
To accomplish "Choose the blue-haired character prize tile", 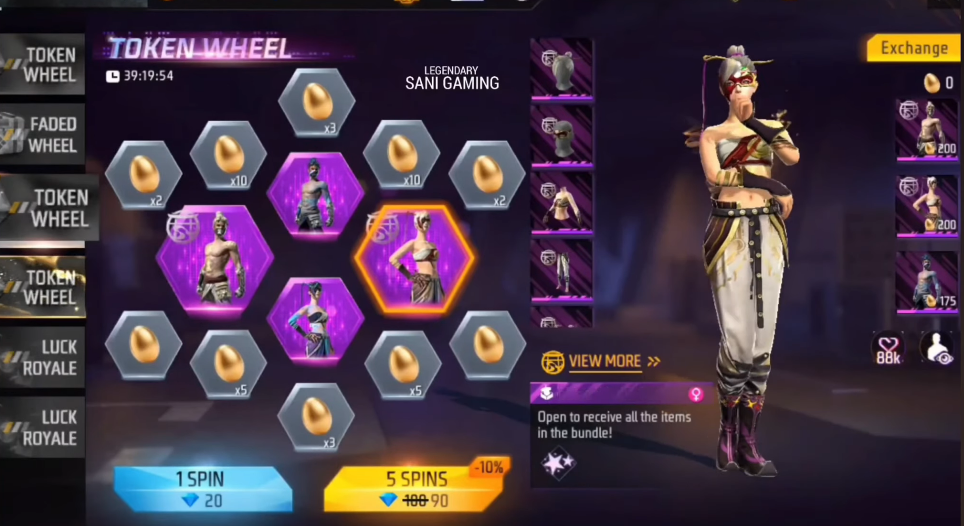I will point(315,318).
